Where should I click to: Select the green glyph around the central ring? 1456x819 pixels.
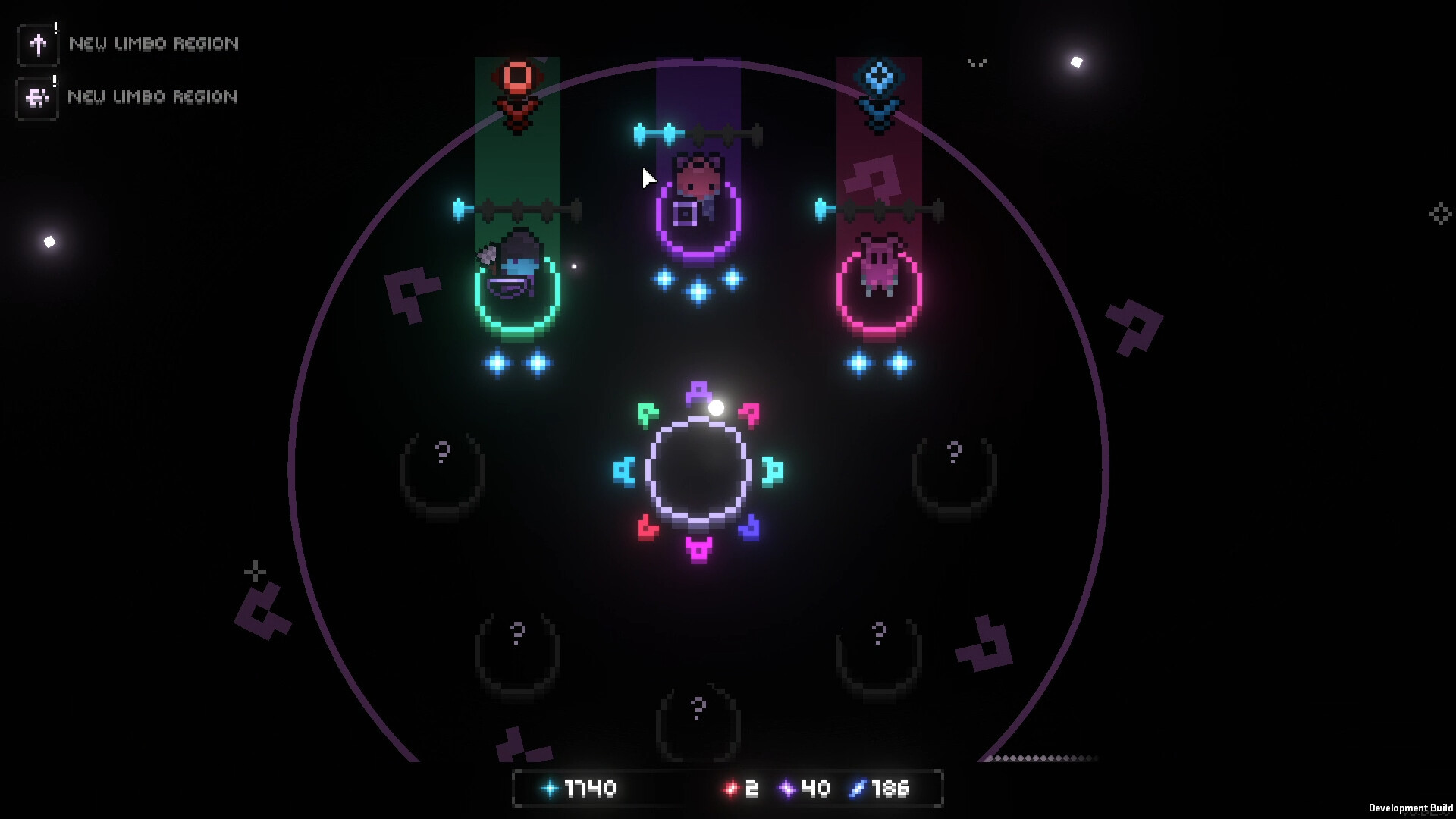tap(647, 414)
